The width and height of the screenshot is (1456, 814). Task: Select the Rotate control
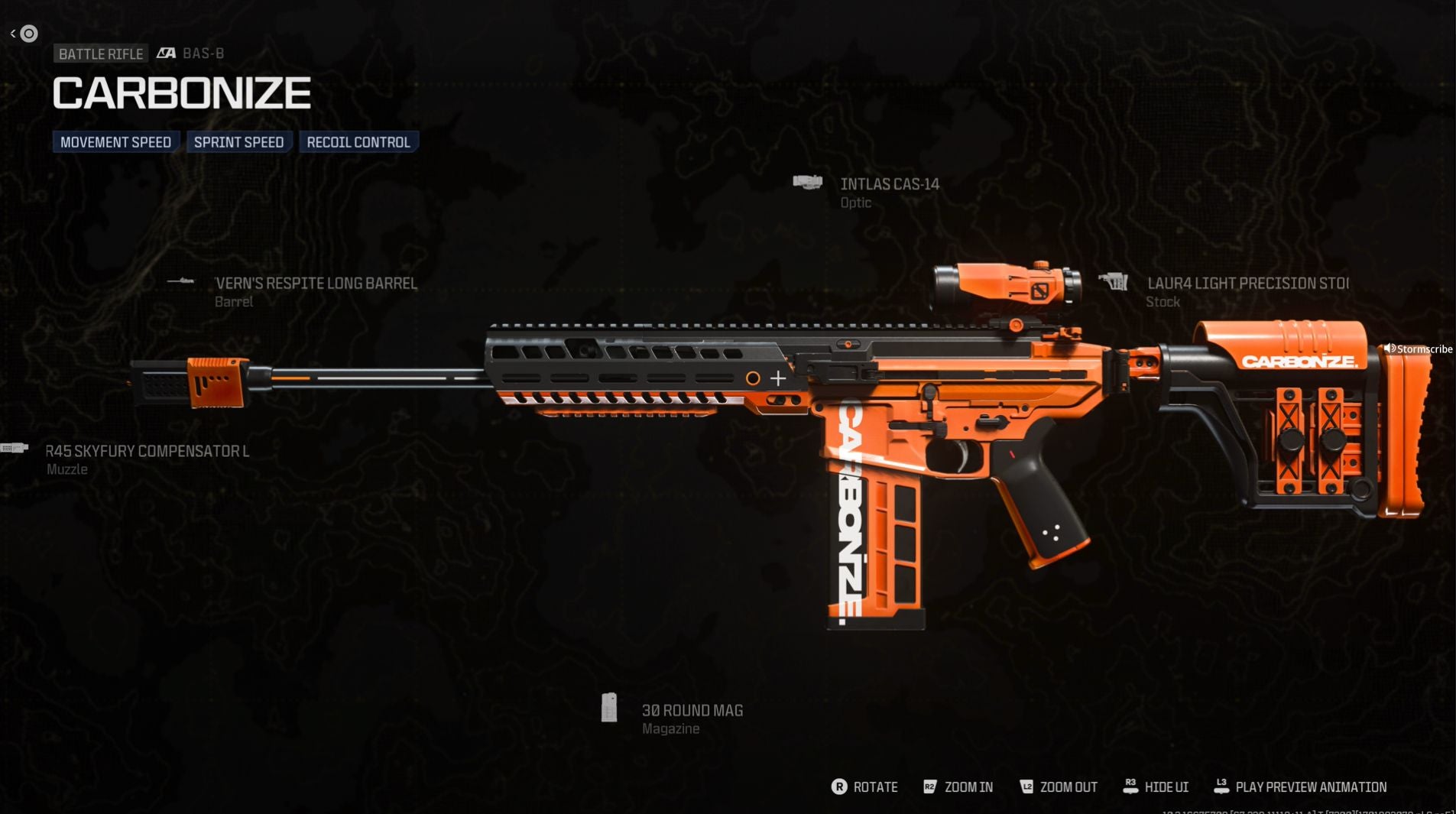pos(874,786)
